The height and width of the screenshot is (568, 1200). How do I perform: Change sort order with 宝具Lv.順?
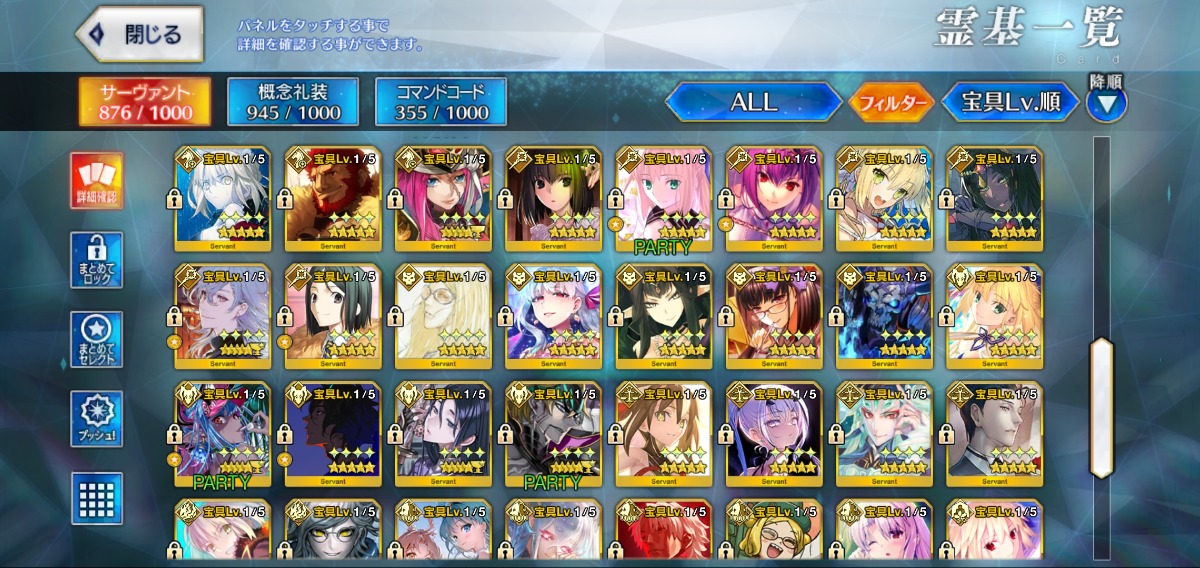[x=1010, y=102]
